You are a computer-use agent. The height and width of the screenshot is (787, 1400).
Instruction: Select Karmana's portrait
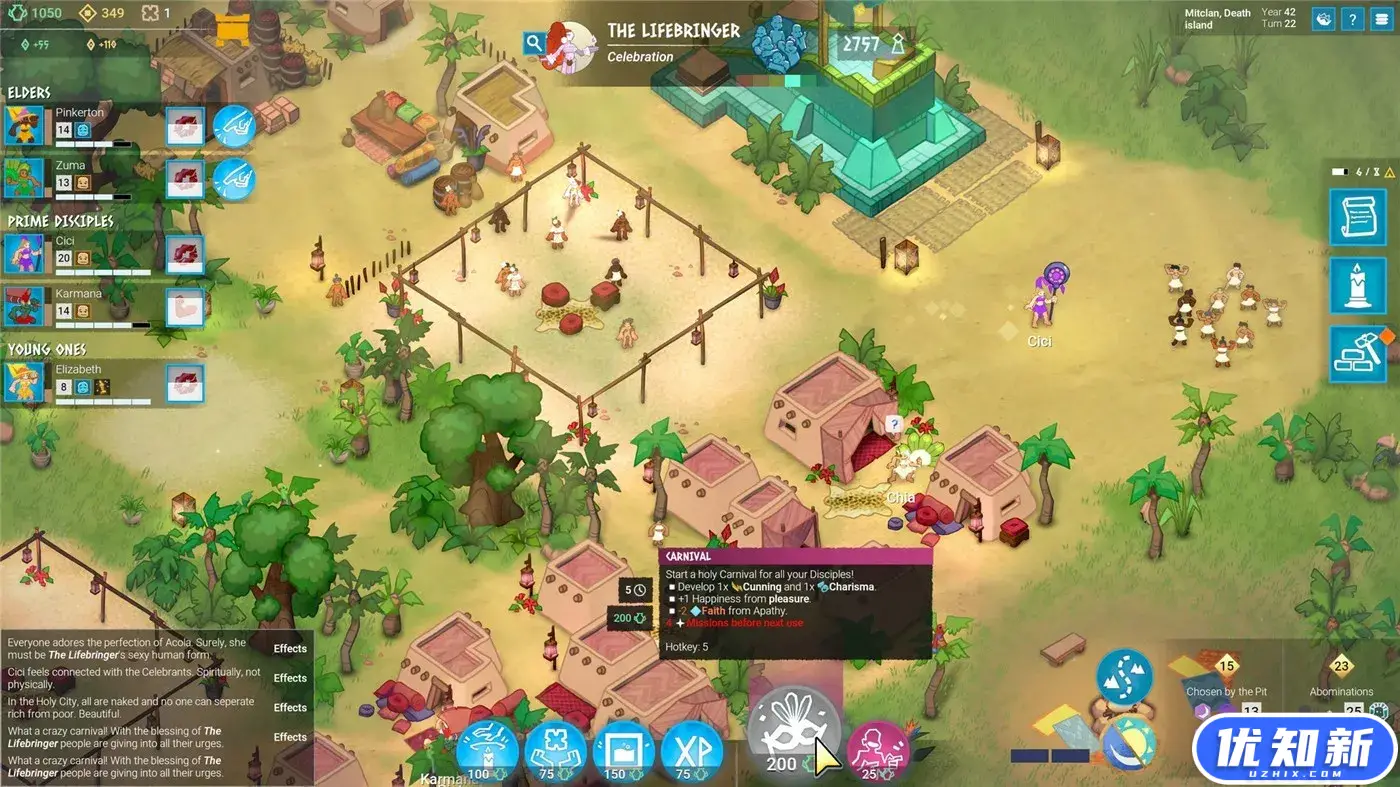point(24,307)
